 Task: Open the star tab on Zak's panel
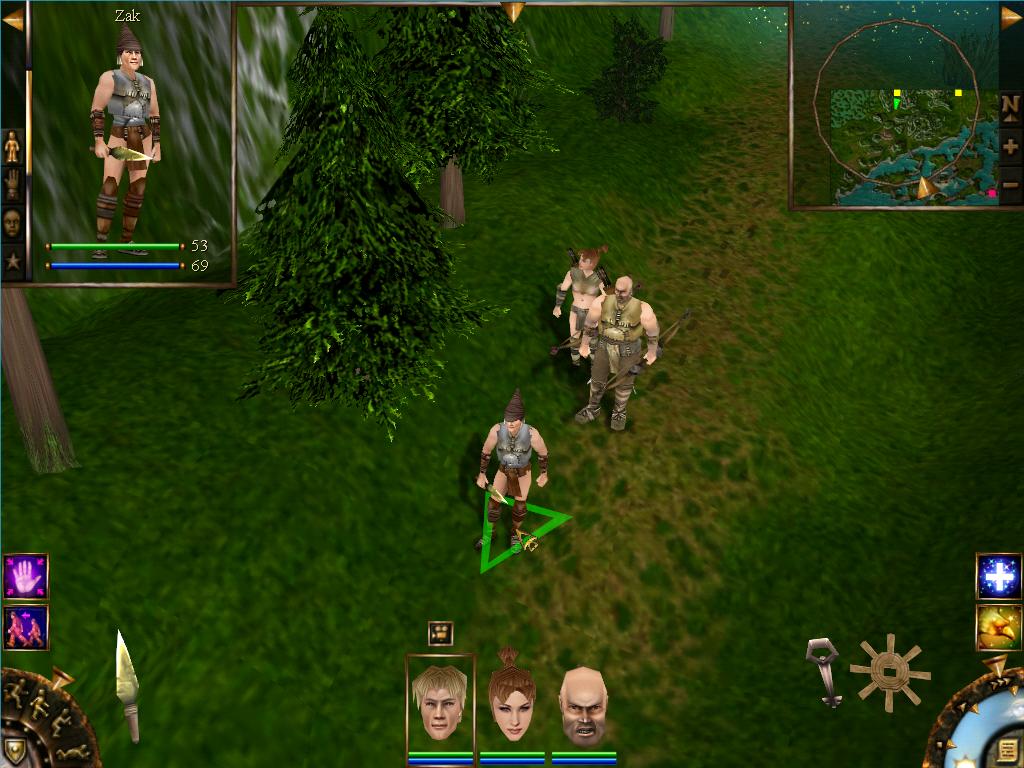tap(12, 262)
